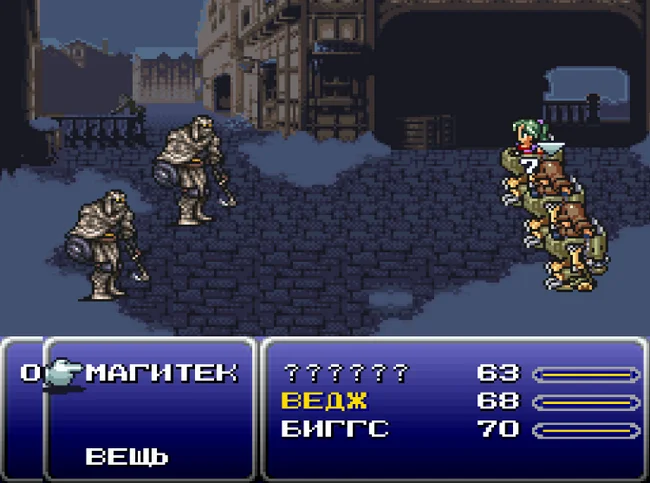Select the МАГИТЕК command
The image size is (650, 483).
pos(162,373)
